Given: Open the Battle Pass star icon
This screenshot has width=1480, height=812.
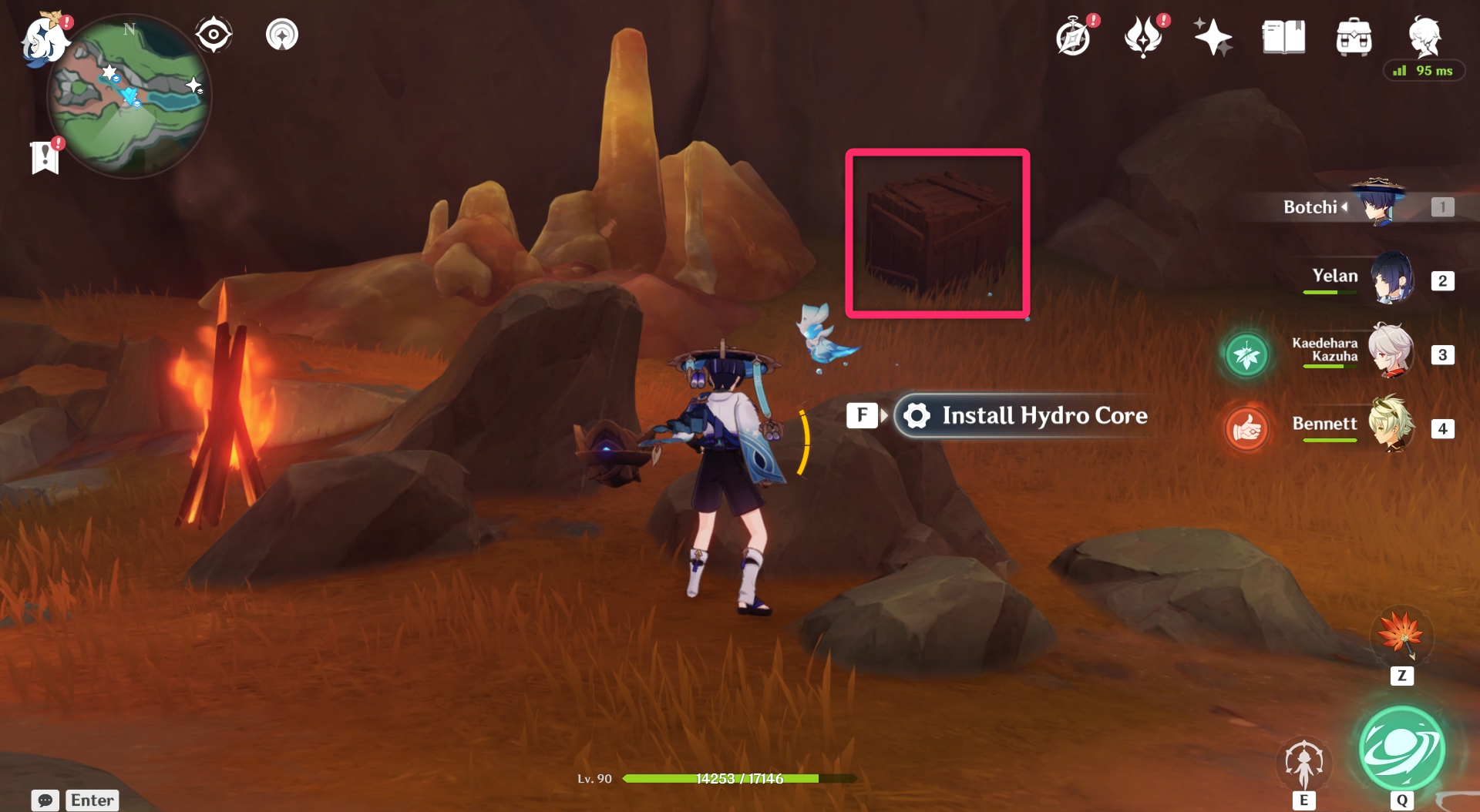Looking at the screenshot, I should [x=1214, y=35].
